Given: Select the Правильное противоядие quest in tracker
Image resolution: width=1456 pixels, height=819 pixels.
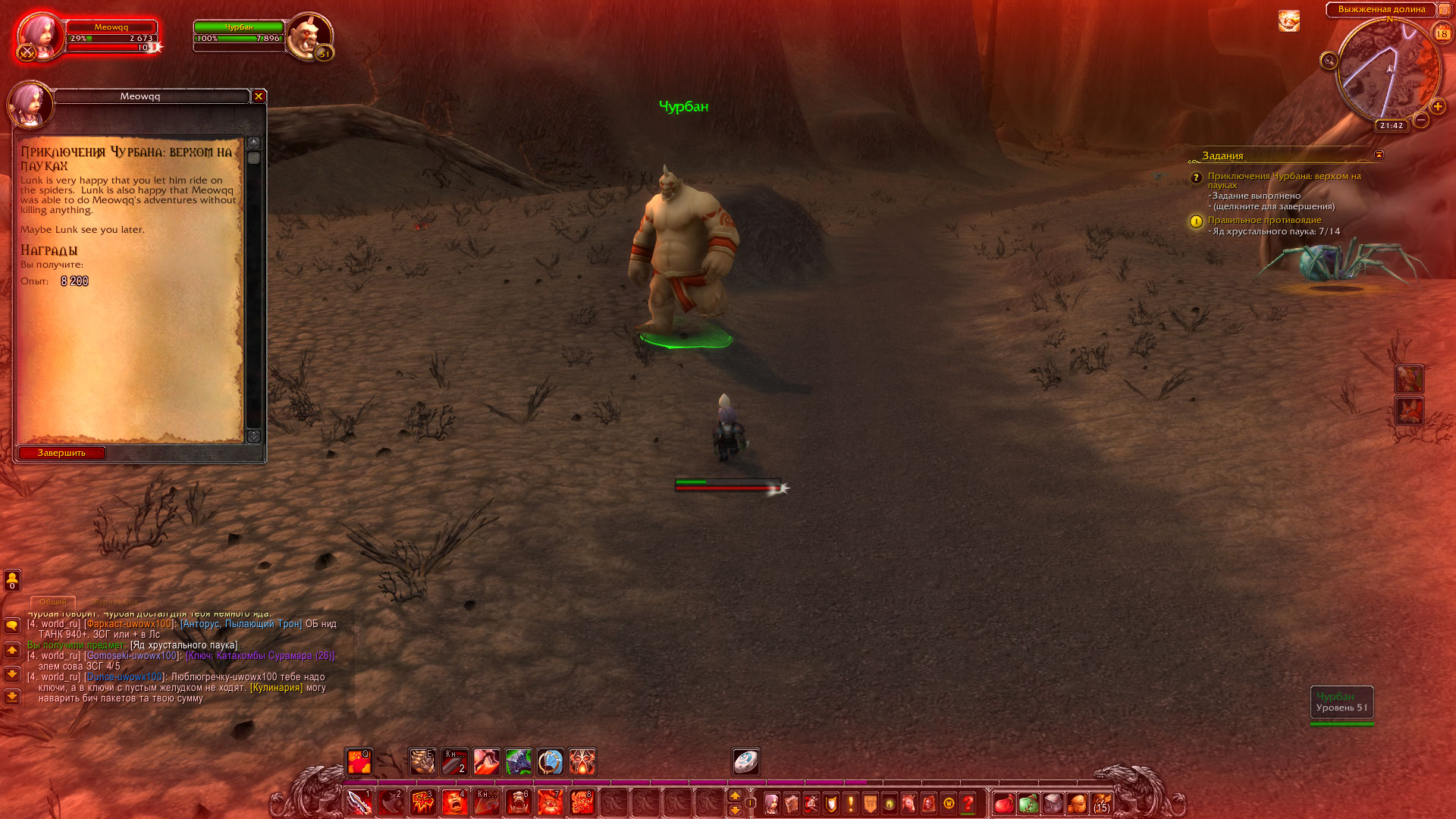Looking at the screenshot, I should click(x=1264, y=220).
